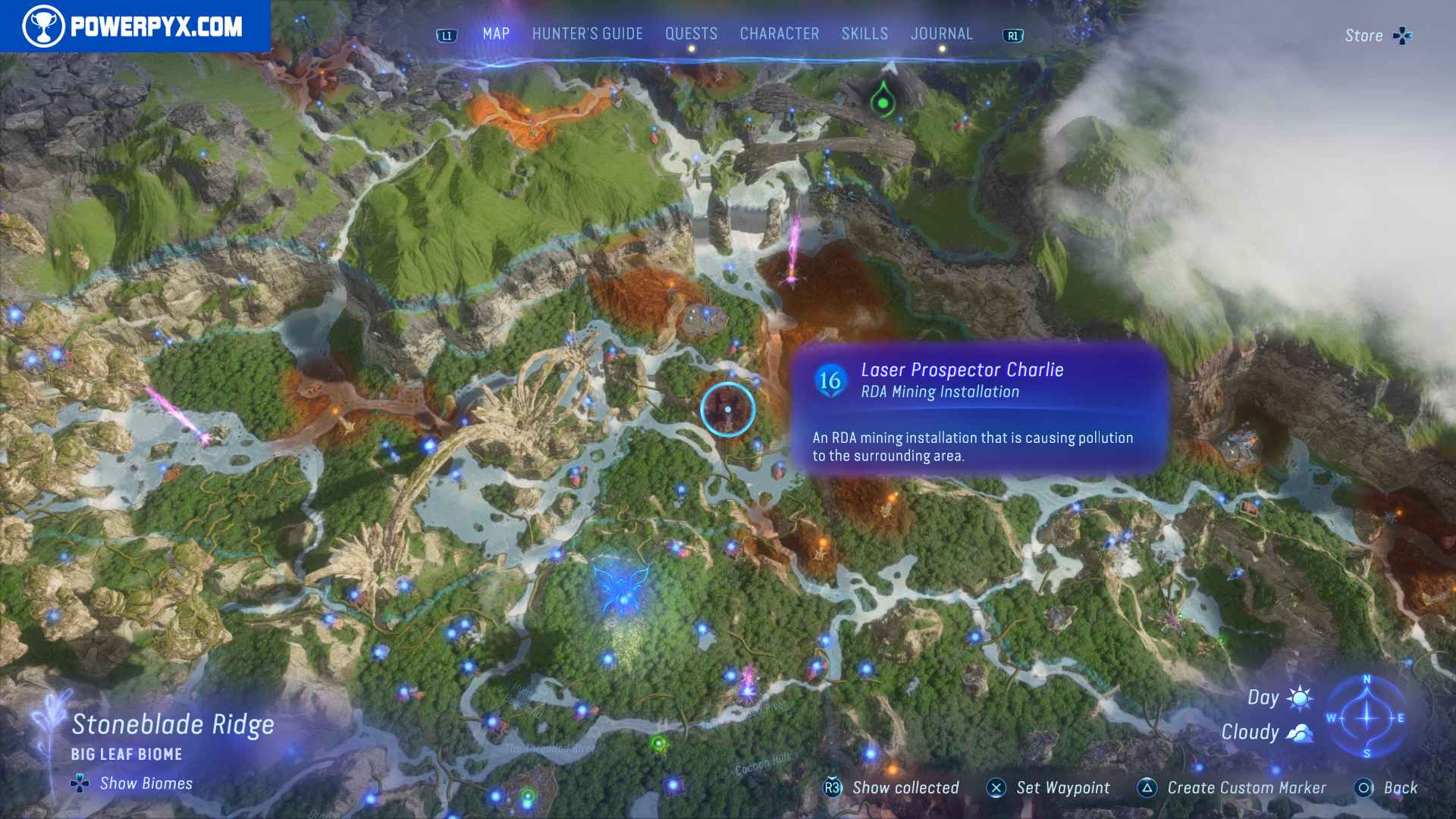Set Waypoint with the X button prompt
The height and width of the screenshot is (819, 1456).
[996, 788]
